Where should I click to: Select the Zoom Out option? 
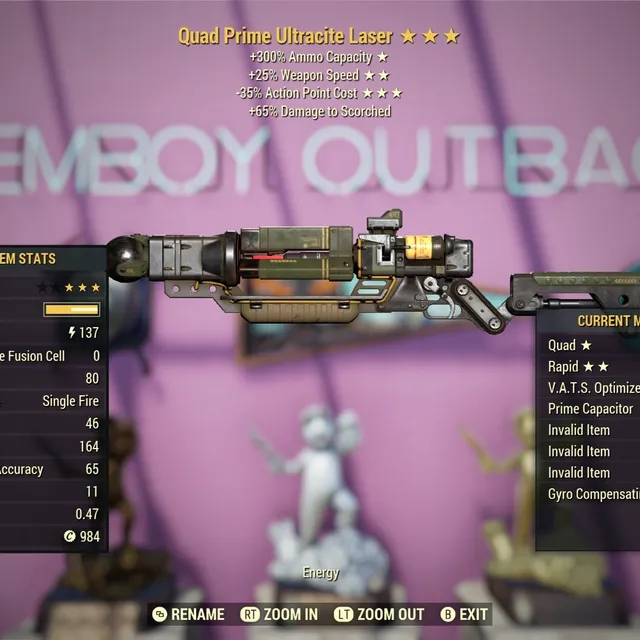pos(378,614)
